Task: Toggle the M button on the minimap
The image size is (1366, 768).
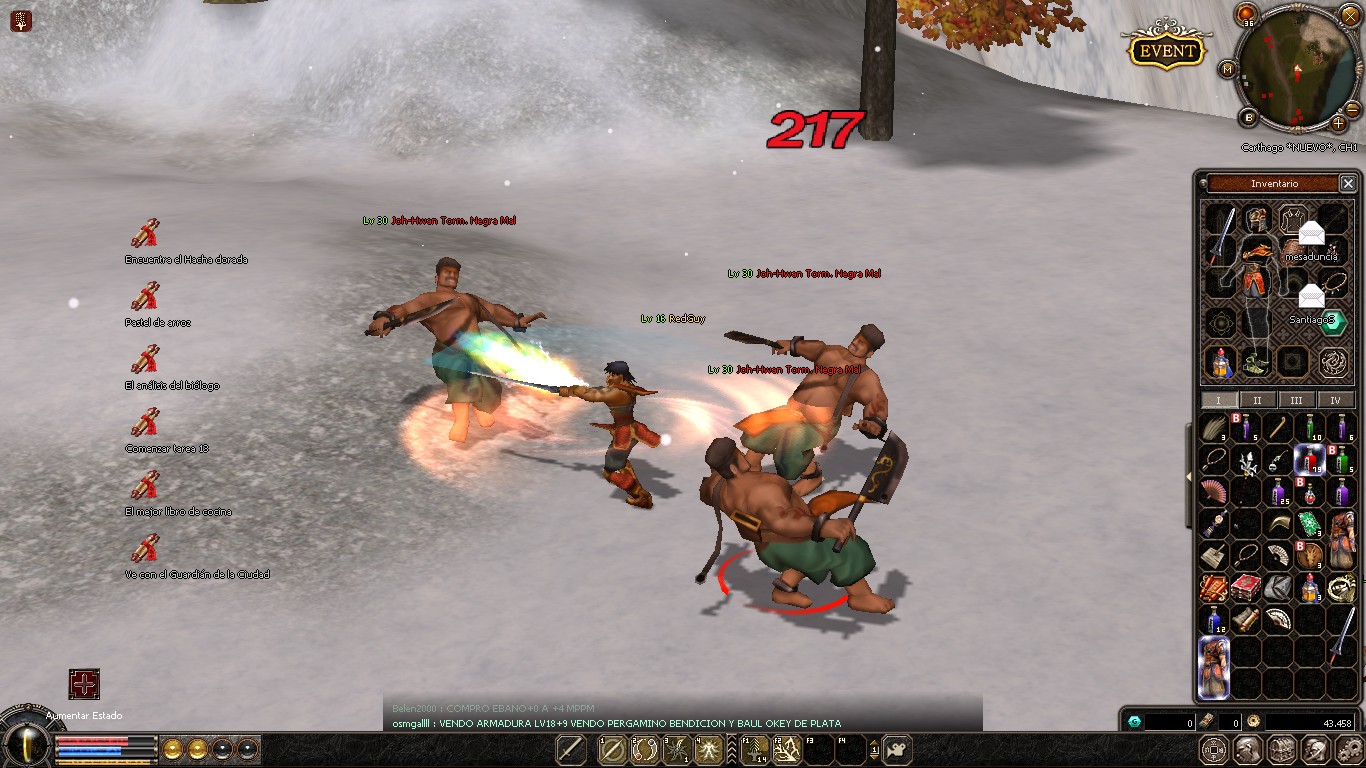Action: 1227,69
